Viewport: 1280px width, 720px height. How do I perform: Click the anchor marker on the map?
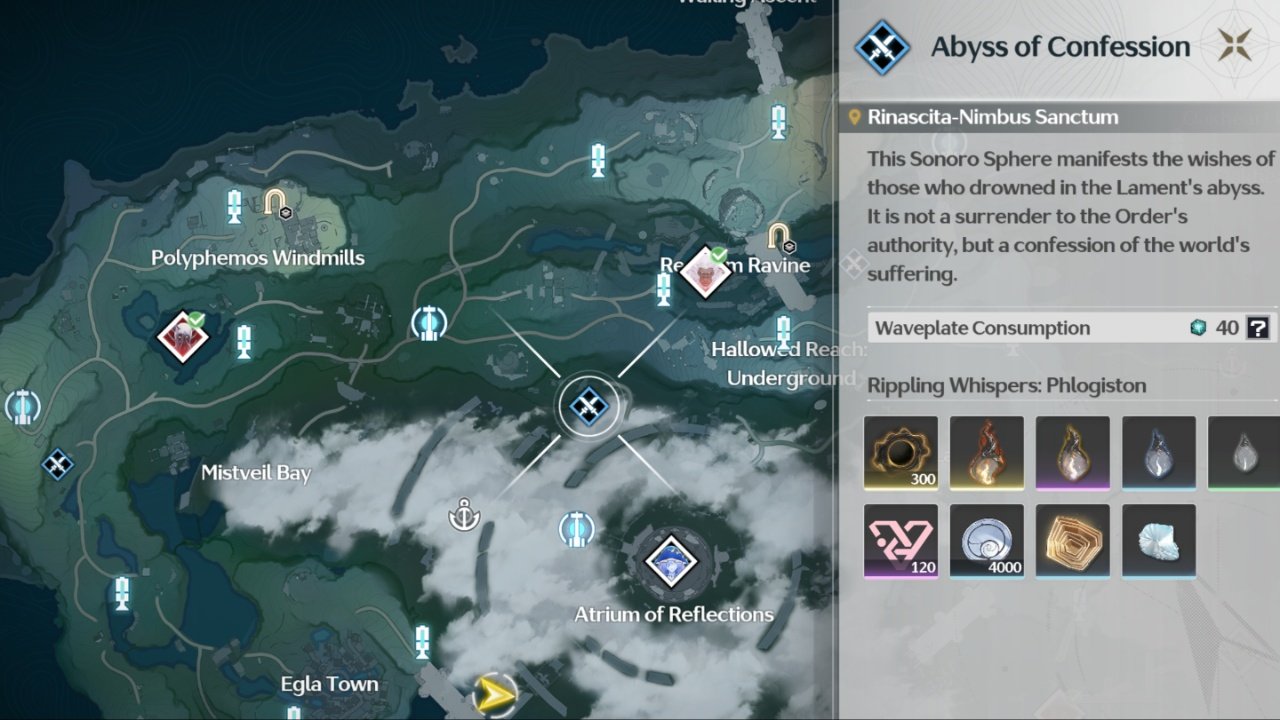coord(464,517)
